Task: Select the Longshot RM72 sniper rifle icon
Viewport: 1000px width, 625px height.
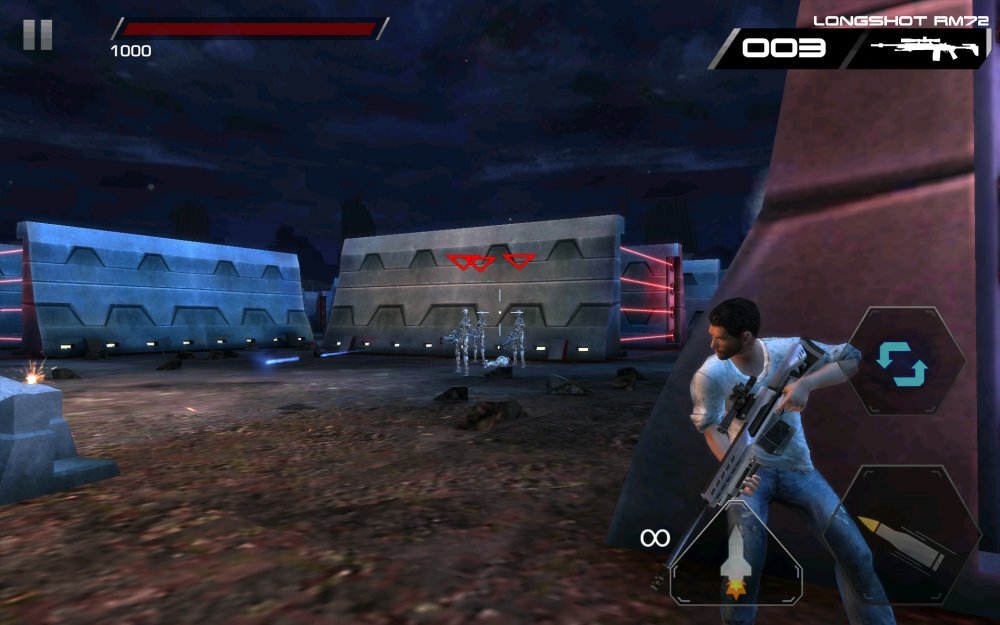Action: [x=924, y=48]
